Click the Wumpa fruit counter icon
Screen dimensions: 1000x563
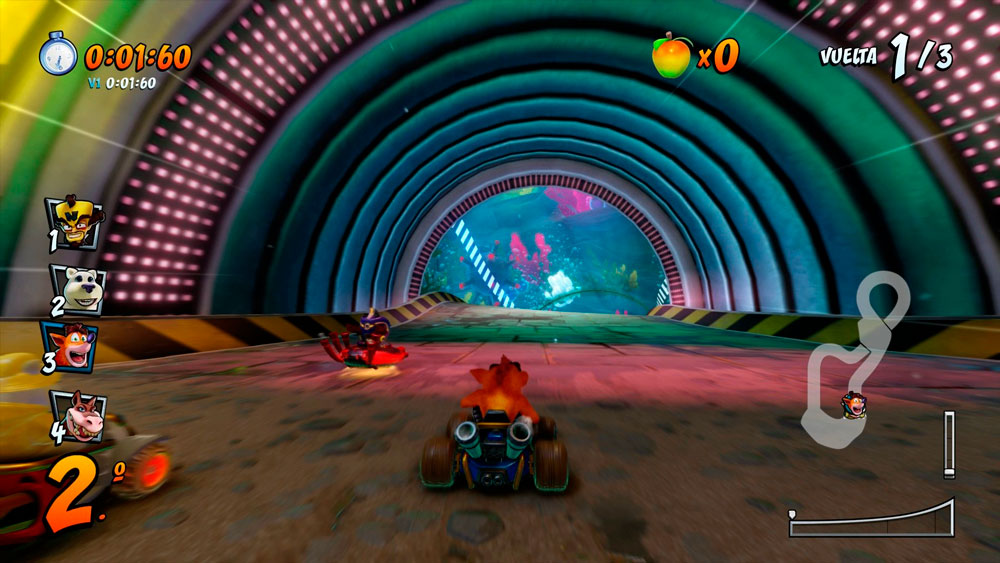click(671, 55)
